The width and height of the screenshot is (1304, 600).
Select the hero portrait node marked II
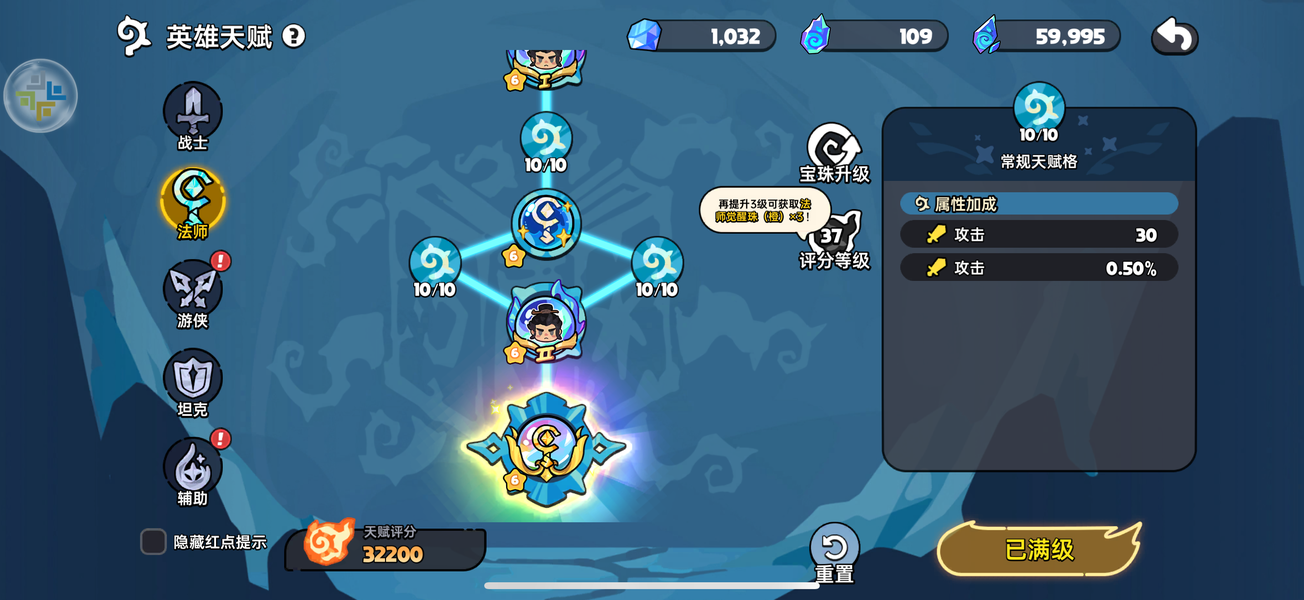(546, 322)
